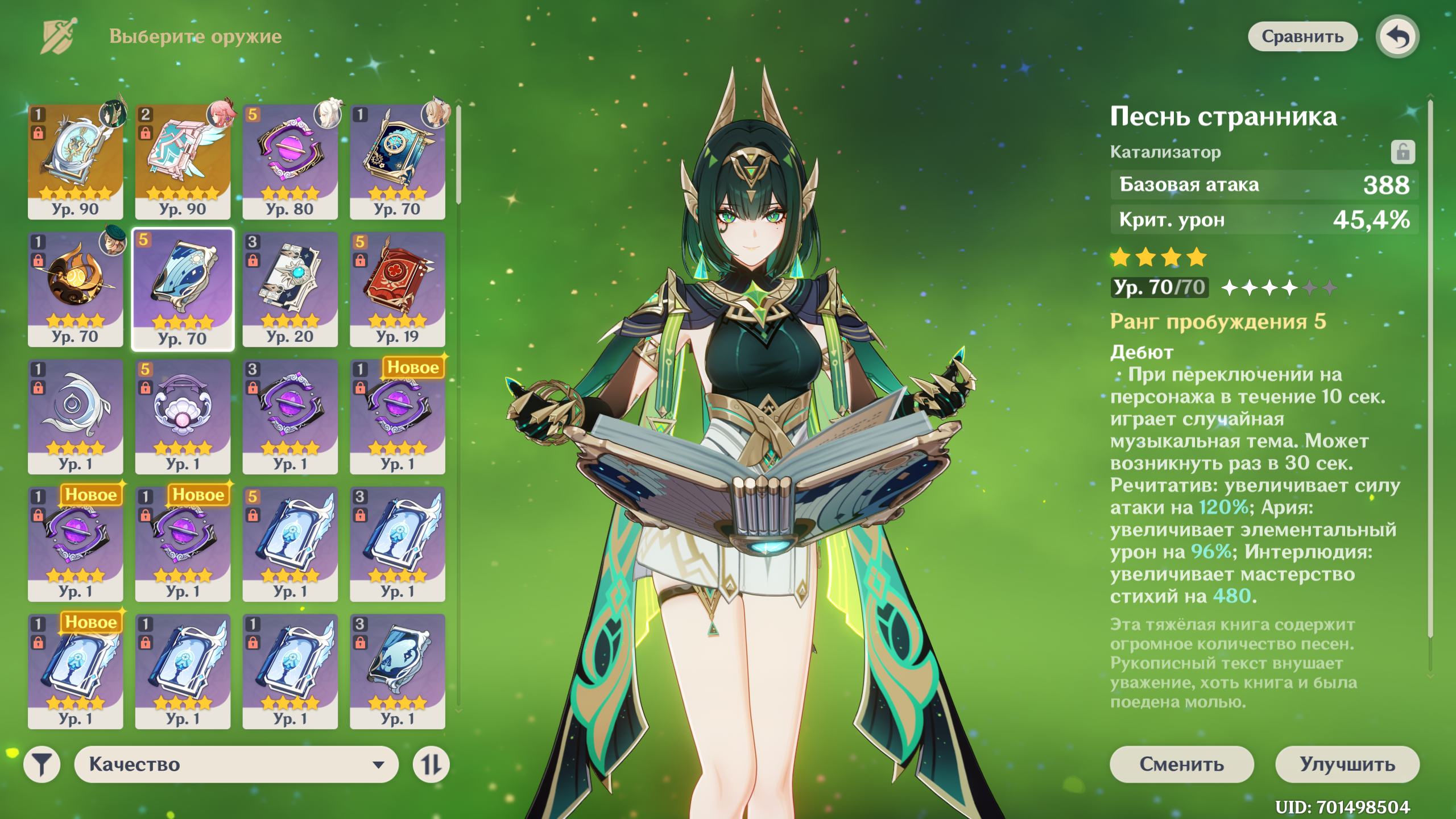
Task: Toggle the sort order arrows button
Action: click(431, 764)
